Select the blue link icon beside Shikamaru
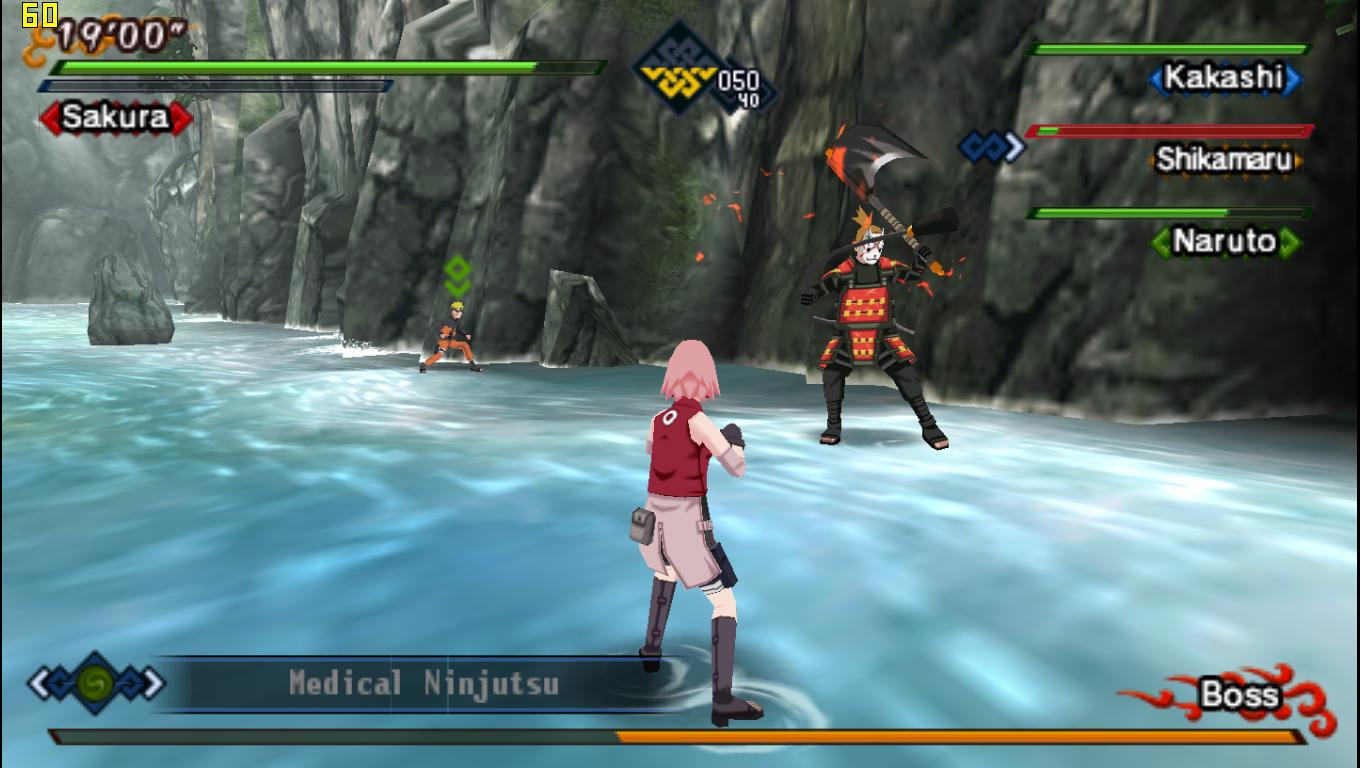This screenshot has width=1360, height=768. (x=991, y=147)
